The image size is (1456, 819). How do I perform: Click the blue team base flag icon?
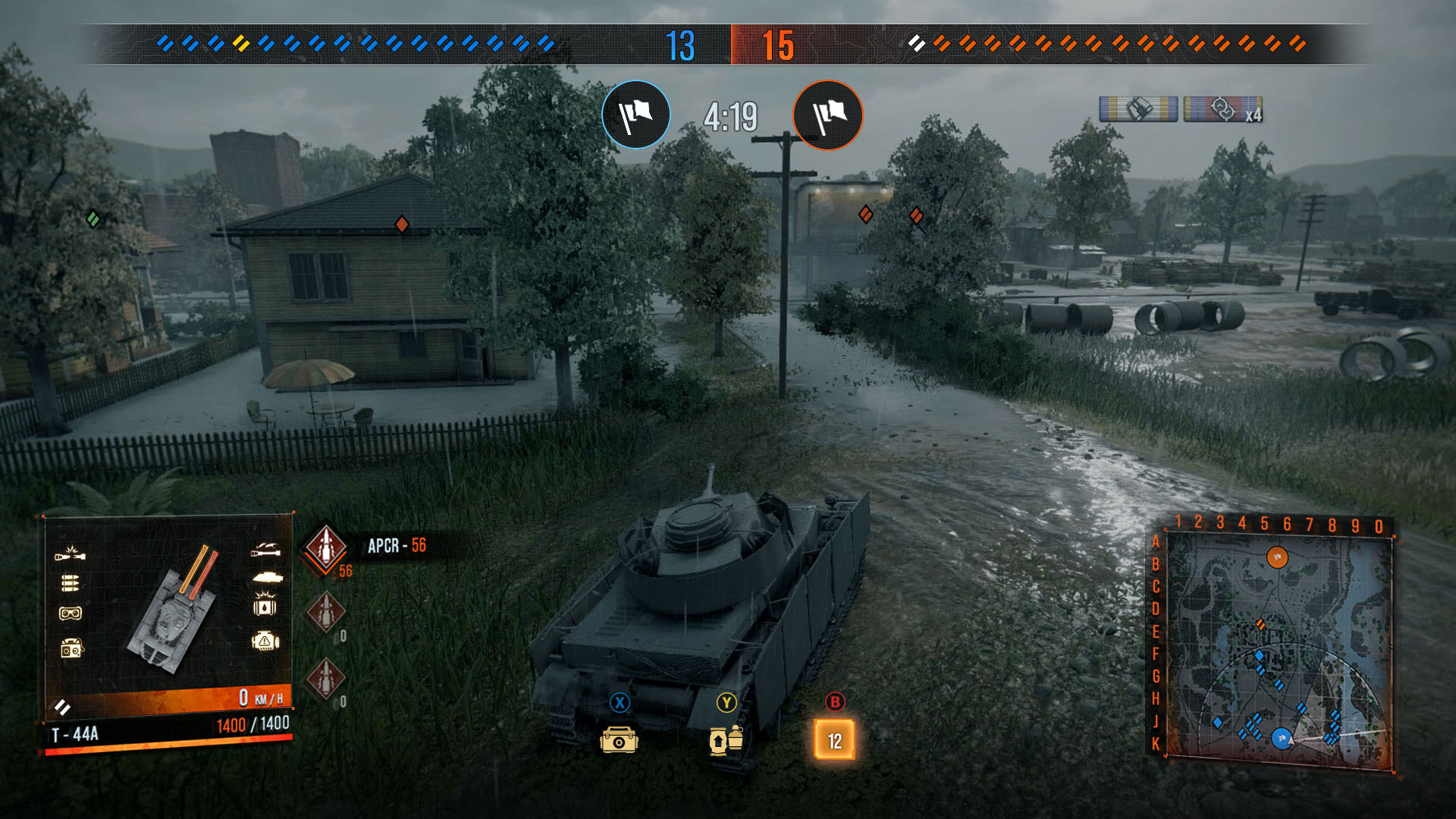pos(636,115)
